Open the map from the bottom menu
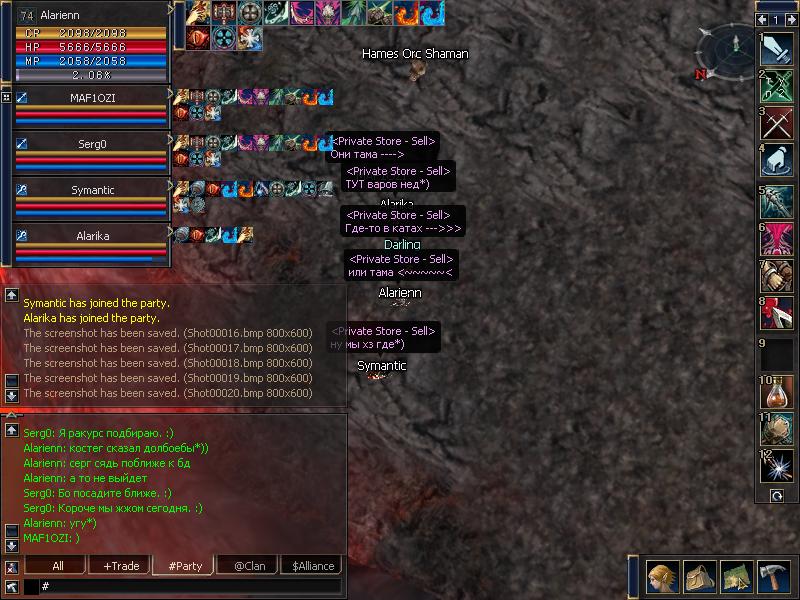The width and height of the screenshot is (800, 600). tap(738, 577)
